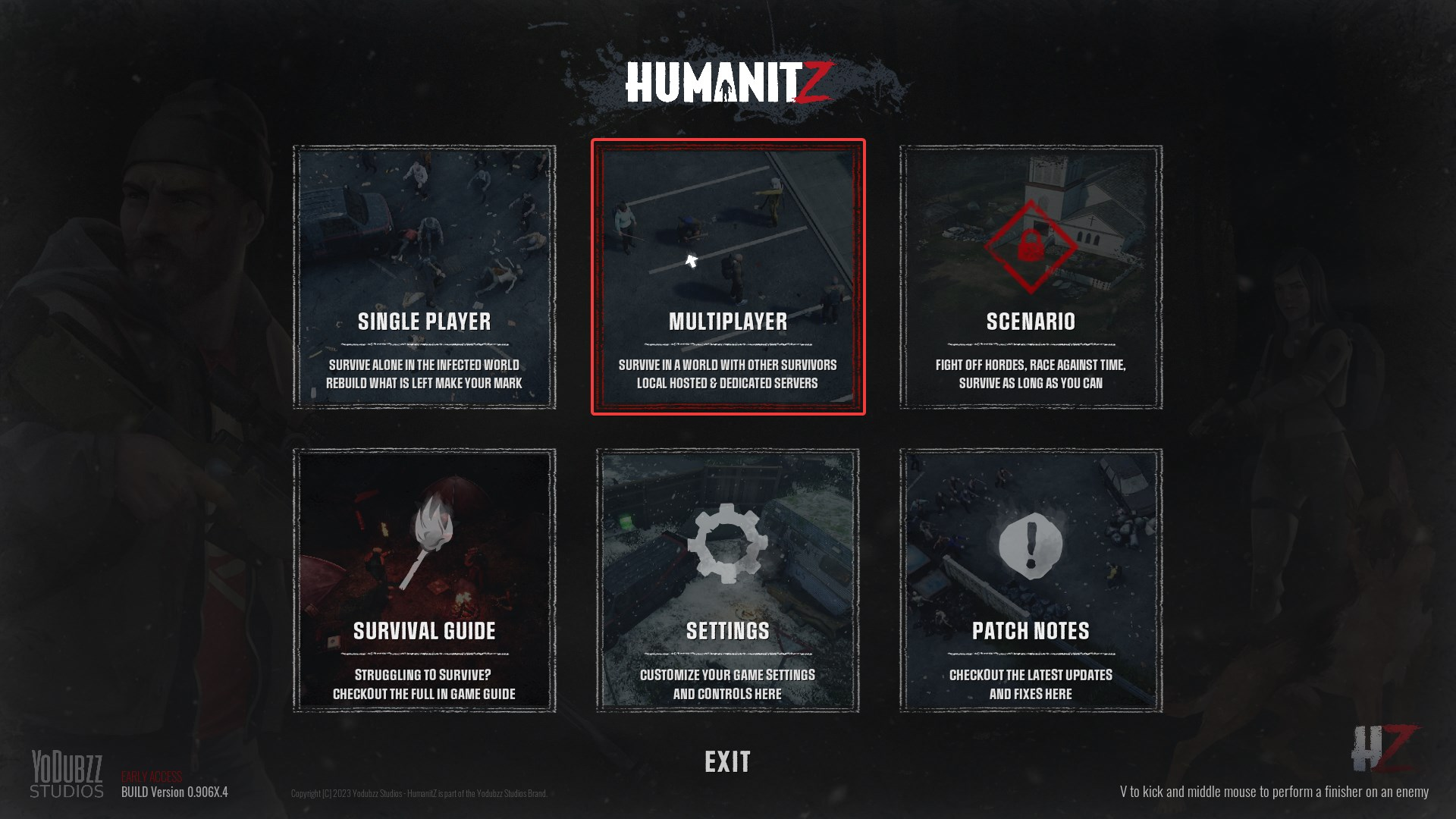The width and height of the screenshot is (1456, 819).
Task: Click the Early Access label
Action: pos(152,775)
